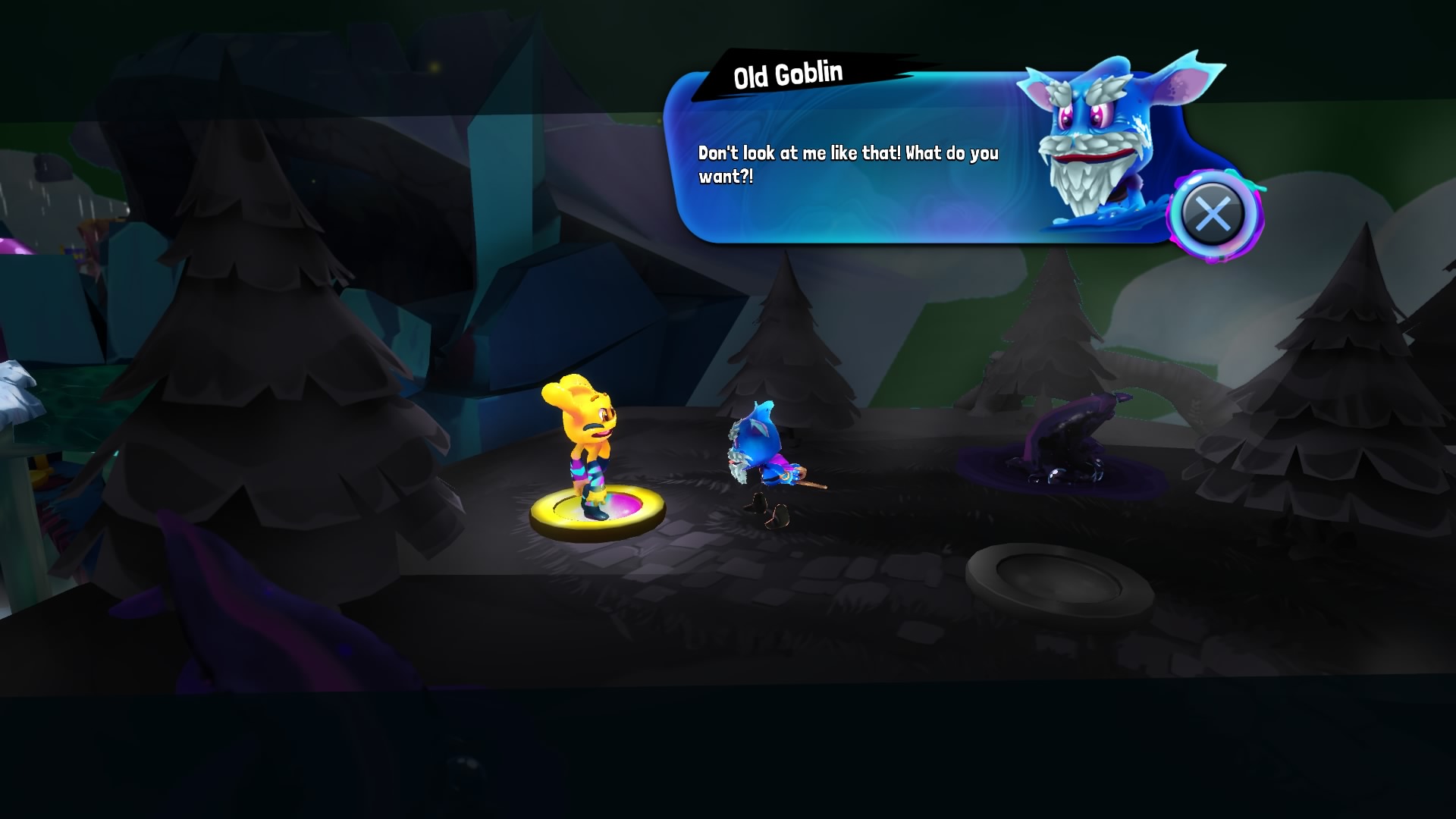Select the Old Goblin name banner

coord(789,72)
